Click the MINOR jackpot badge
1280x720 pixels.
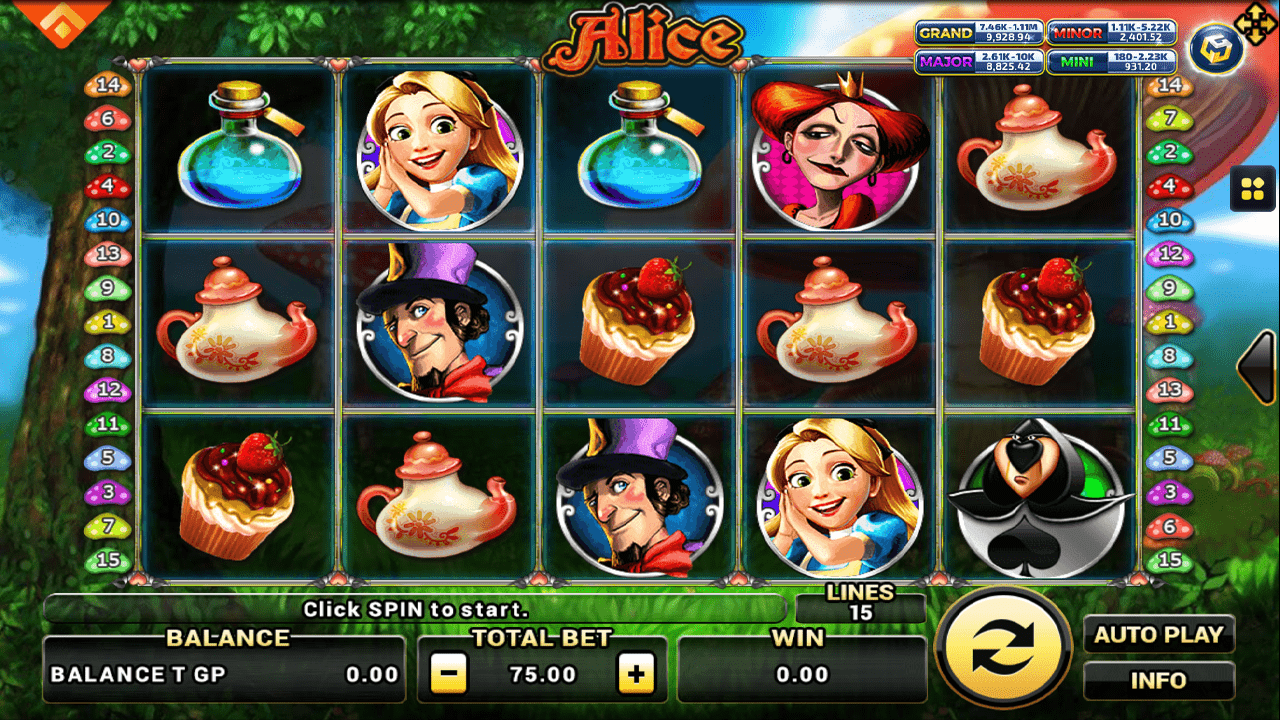[x=1110, y=32]
